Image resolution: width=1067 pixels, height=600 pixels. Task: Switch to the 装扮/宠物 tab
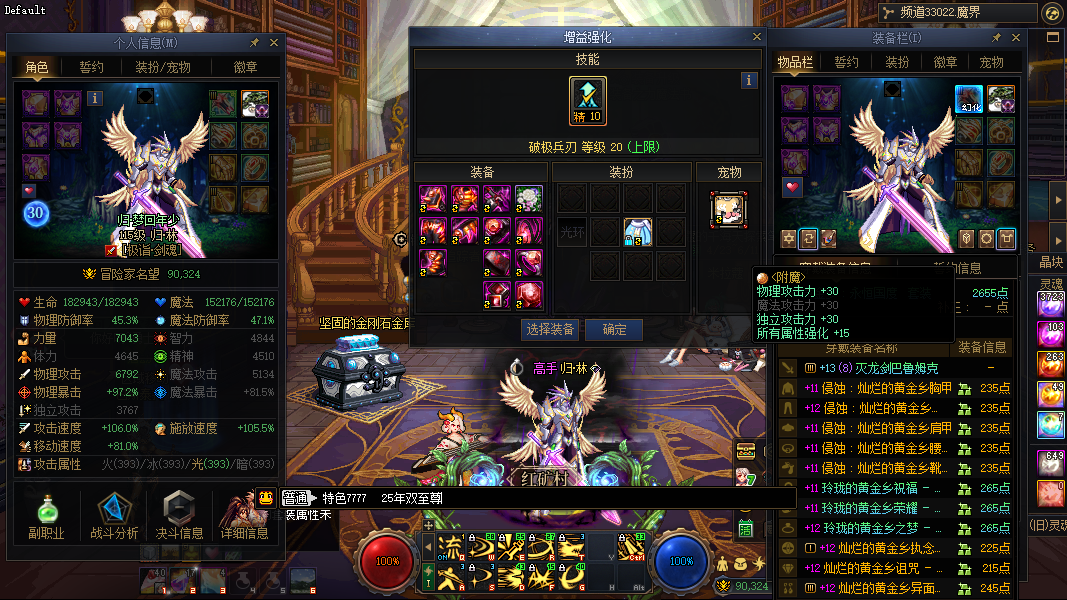click(163, 67)
